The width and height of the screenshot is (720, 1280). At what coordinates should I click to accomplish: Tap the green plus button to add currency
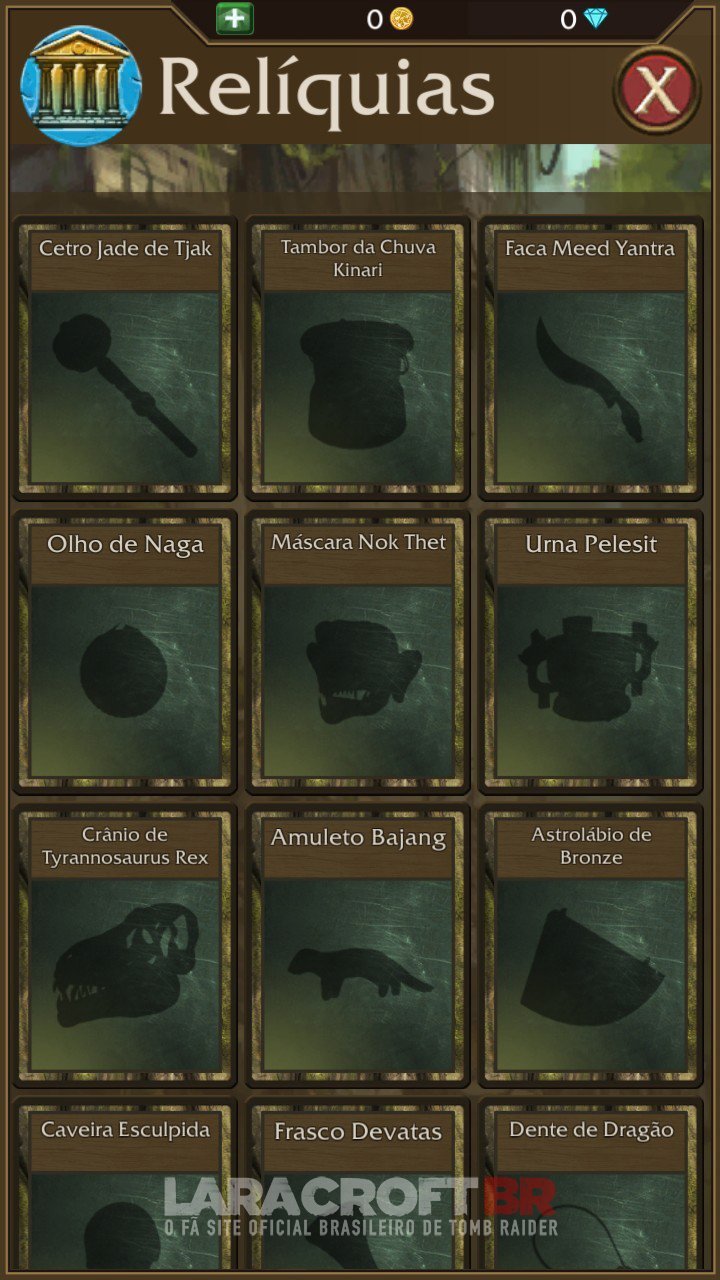(x=235, y=18)
